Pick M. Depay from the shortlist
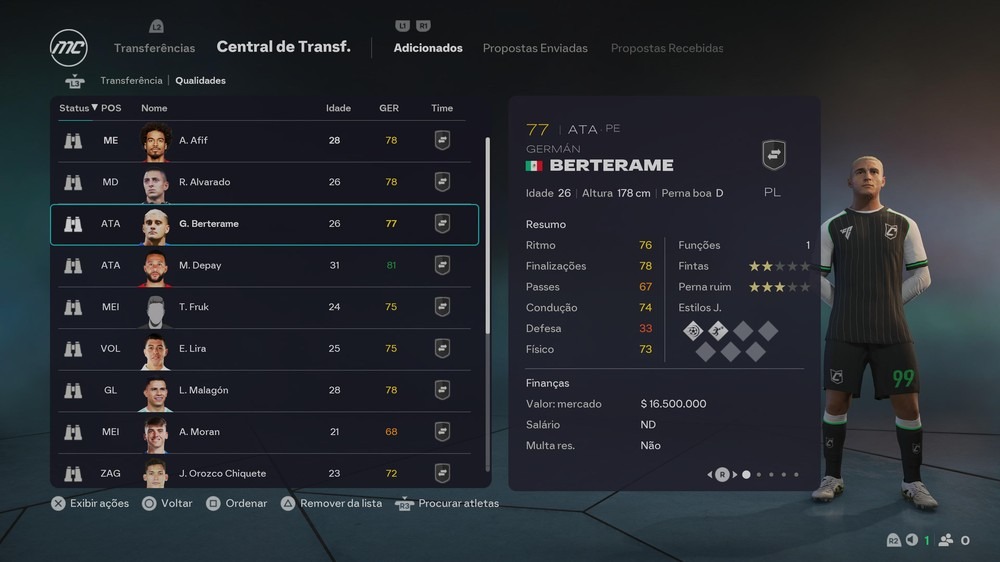 (264, 266)
